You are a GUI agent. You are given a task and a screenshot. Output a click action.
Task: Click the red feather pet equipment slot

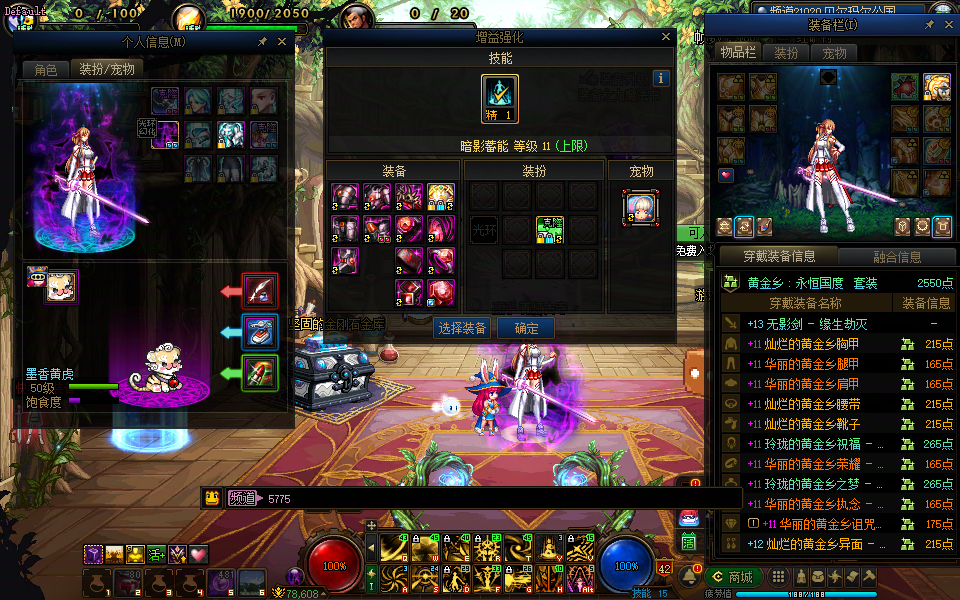click(260, 291)
